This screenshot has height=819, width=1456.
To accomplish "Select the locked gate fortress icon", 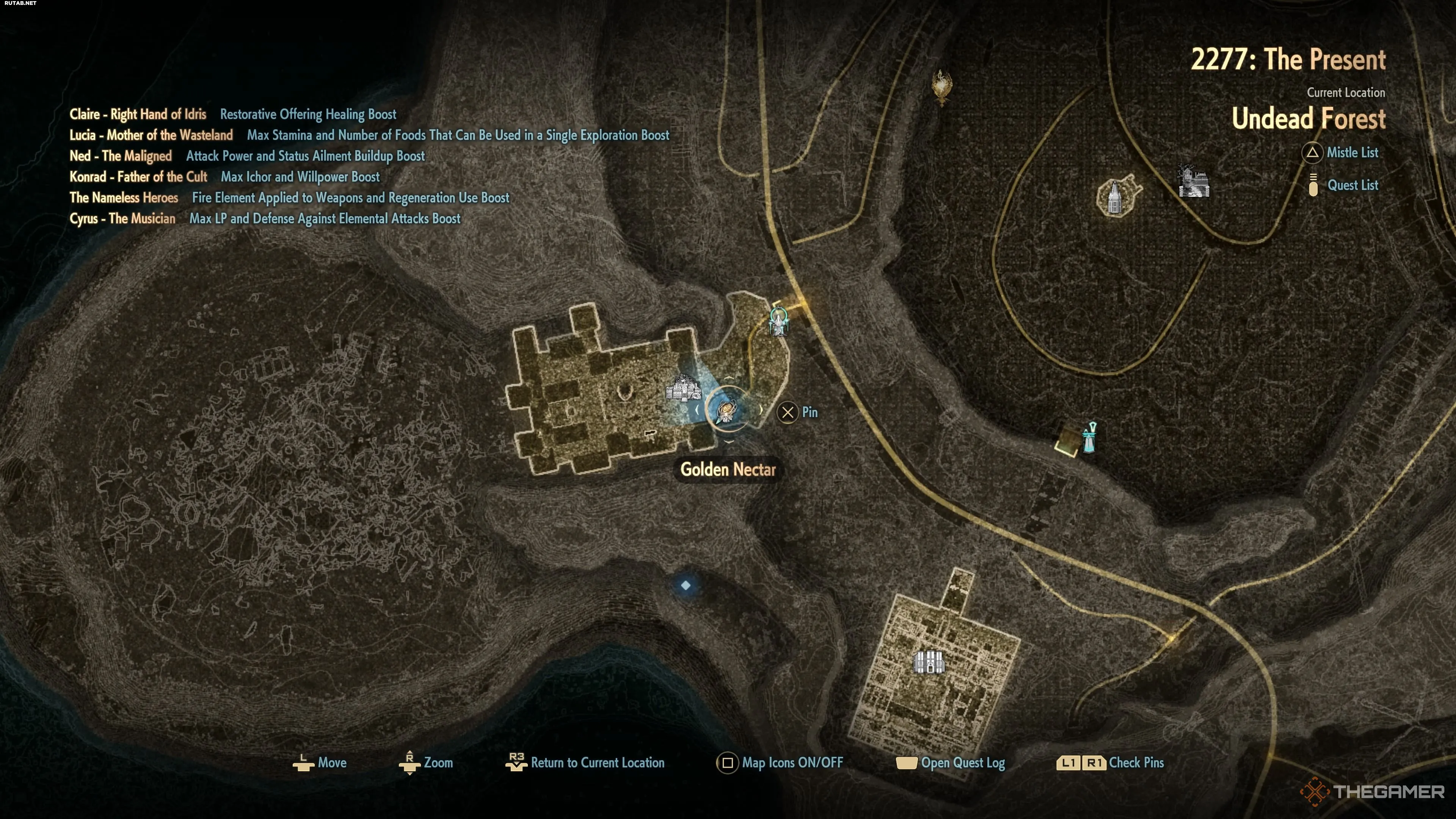I will [x=929, y=662].
